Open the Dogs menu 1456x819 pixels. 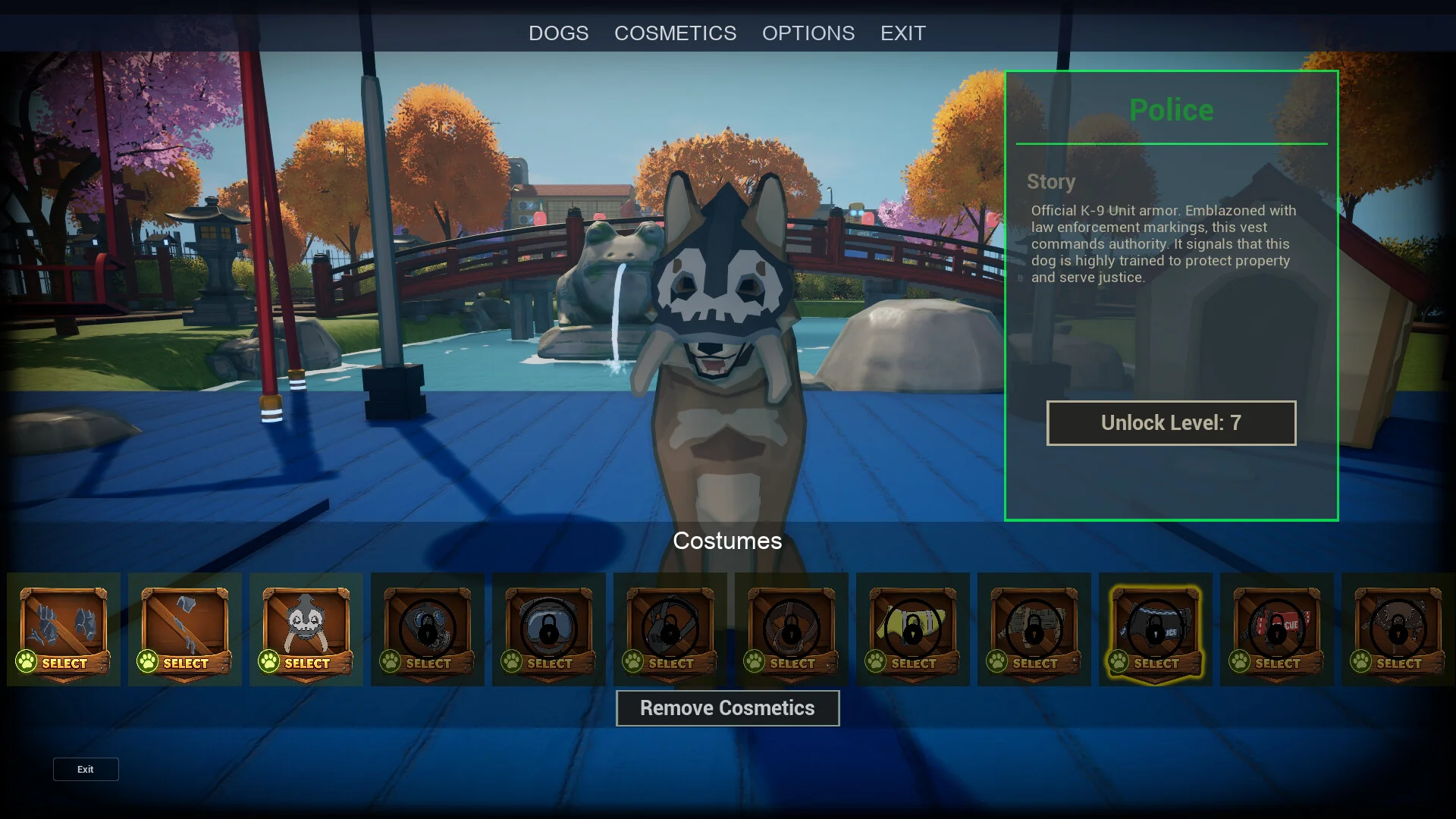[558, 33]
